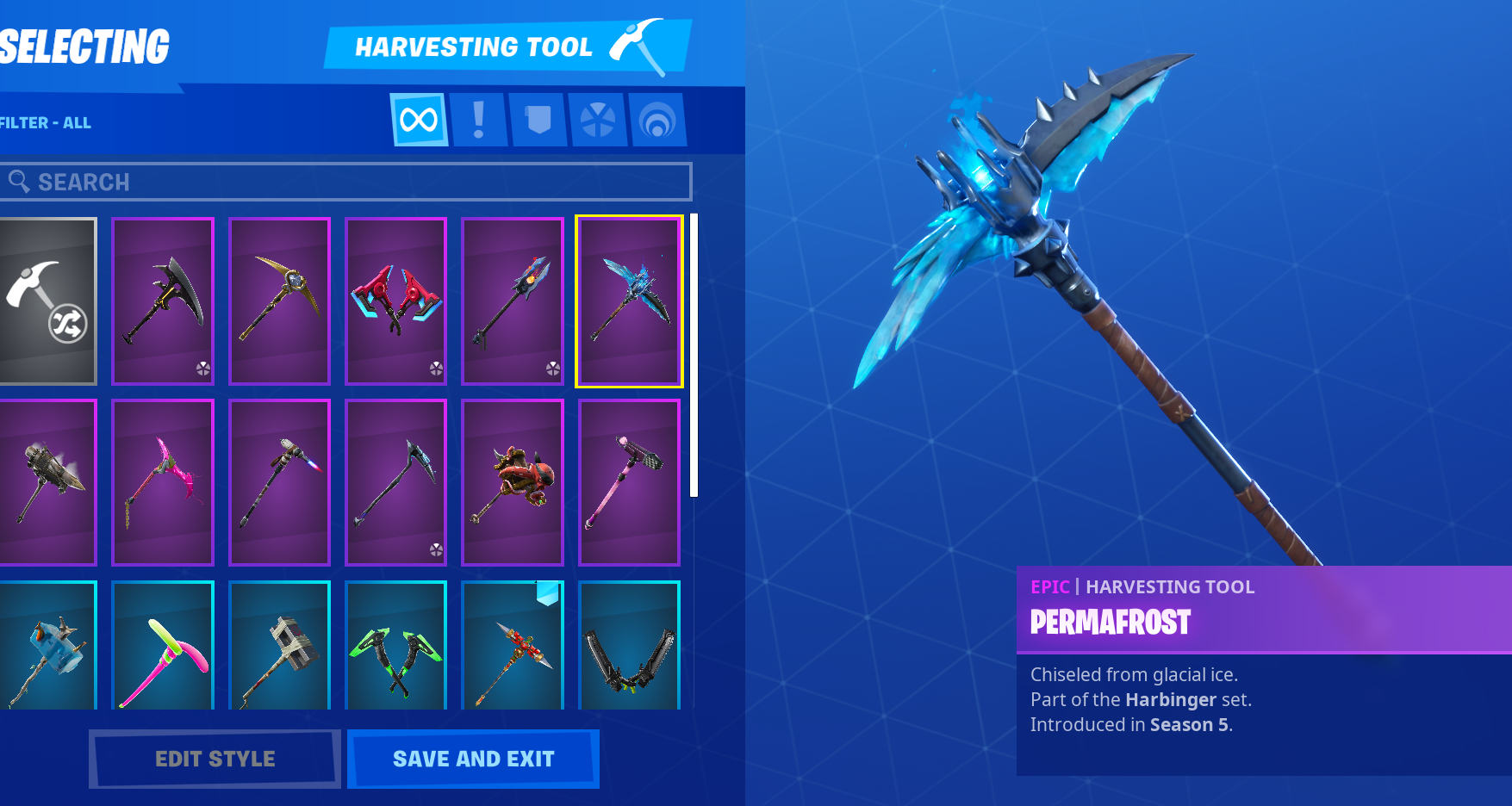Choose the shield-shaped filter tab
The image size is (1512, 806).
coord(538,120)
